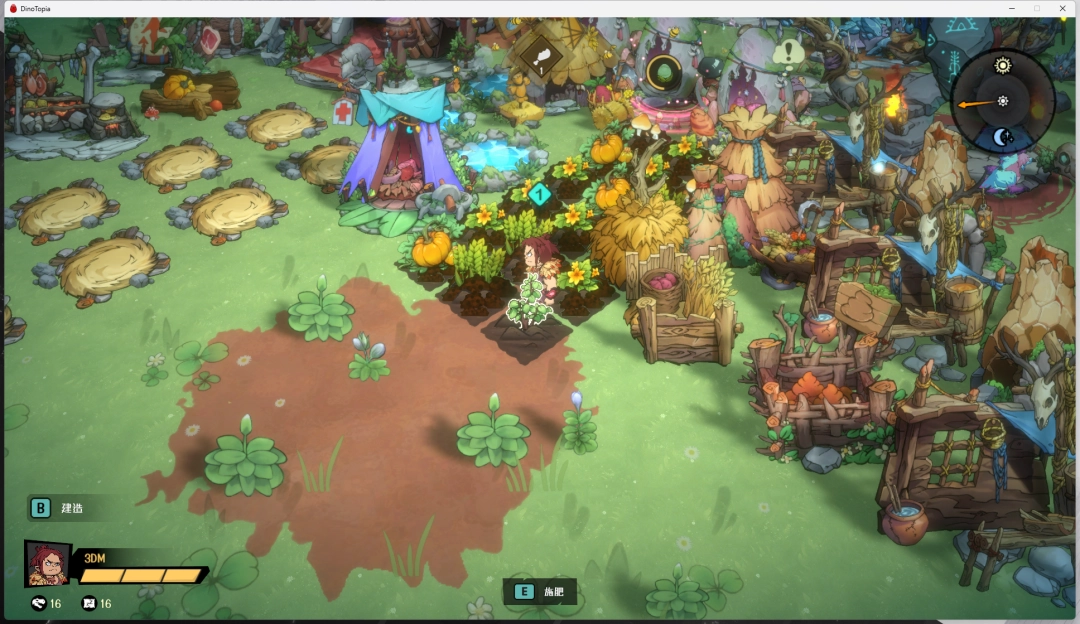Close the DinoTopia window
The height and width of the screenshot is (624, 1080).
pyautogui.click(x=1062, y=8)
